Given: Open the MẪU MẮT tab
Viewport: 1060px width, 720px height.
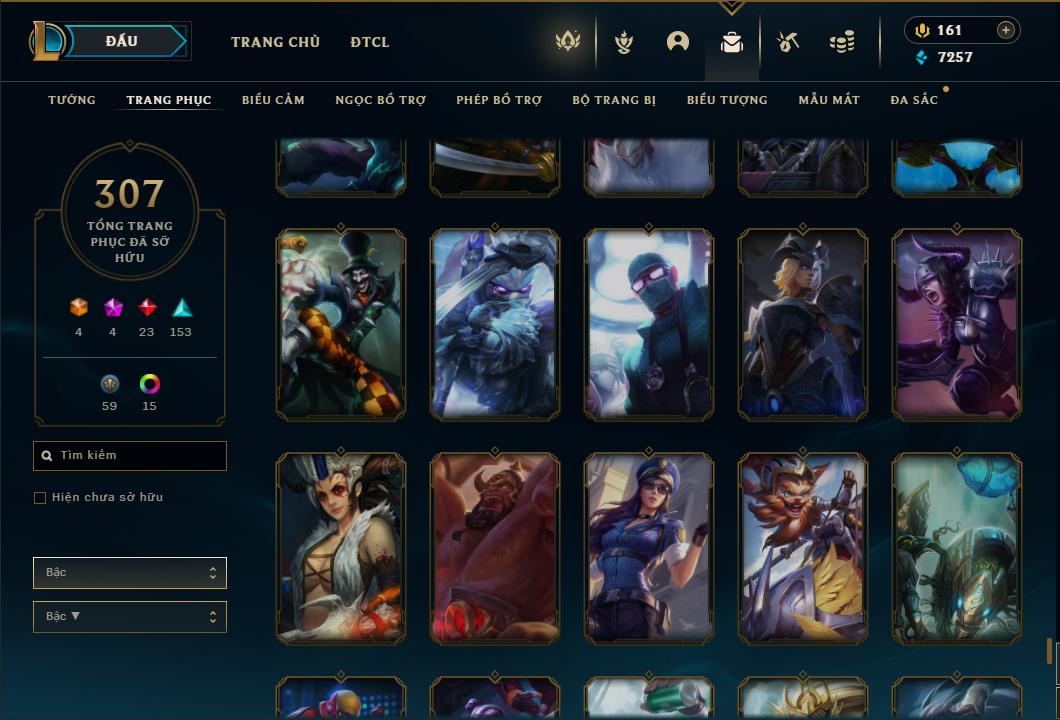Looking at the screenshot, I should coord(829,100).
